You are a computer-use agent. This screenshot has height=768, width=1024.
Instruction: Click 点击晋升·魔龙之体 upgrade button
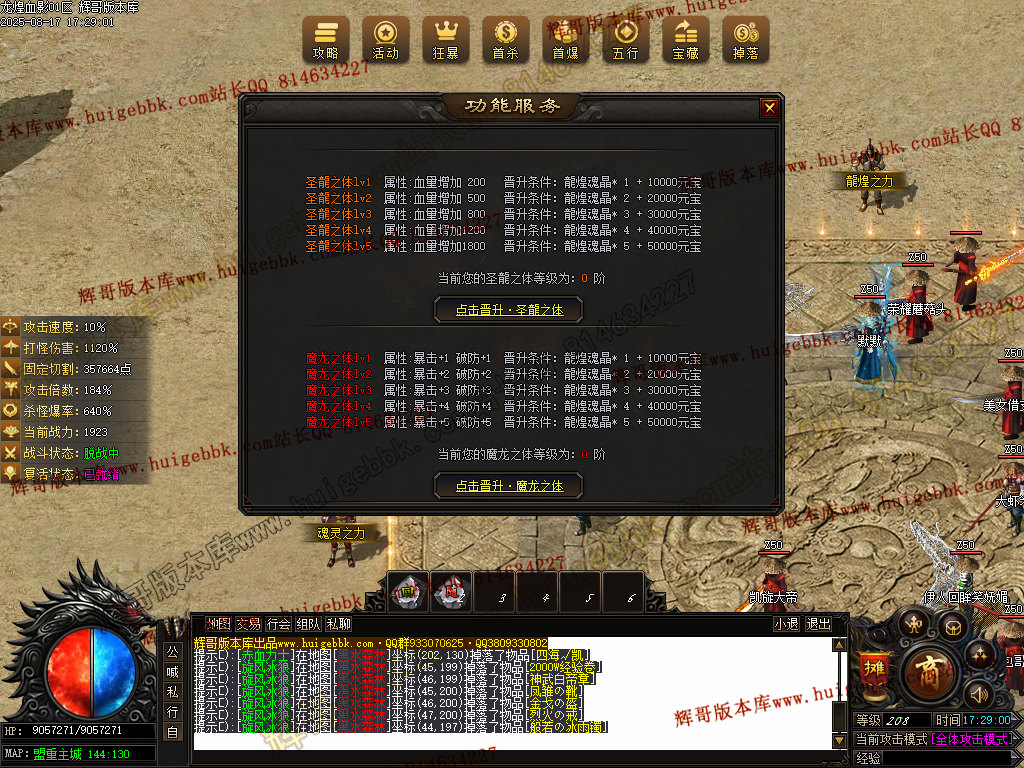pyautogui.click(x=509, y=486)
